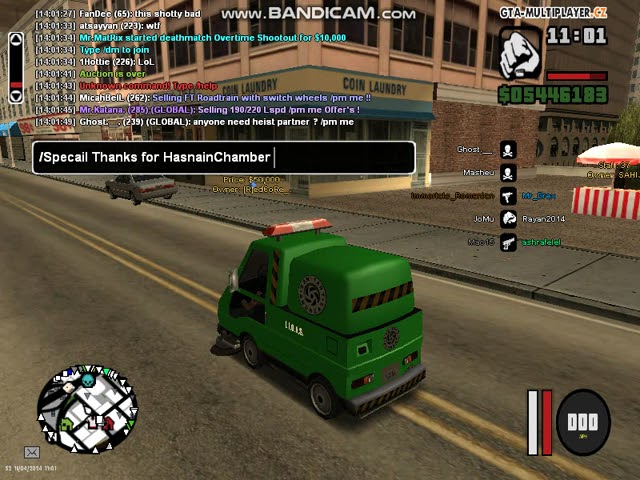640x480 pixels.
Task: Click the Mr_Brex kill feed entry
Action: [x=538, y=195]
